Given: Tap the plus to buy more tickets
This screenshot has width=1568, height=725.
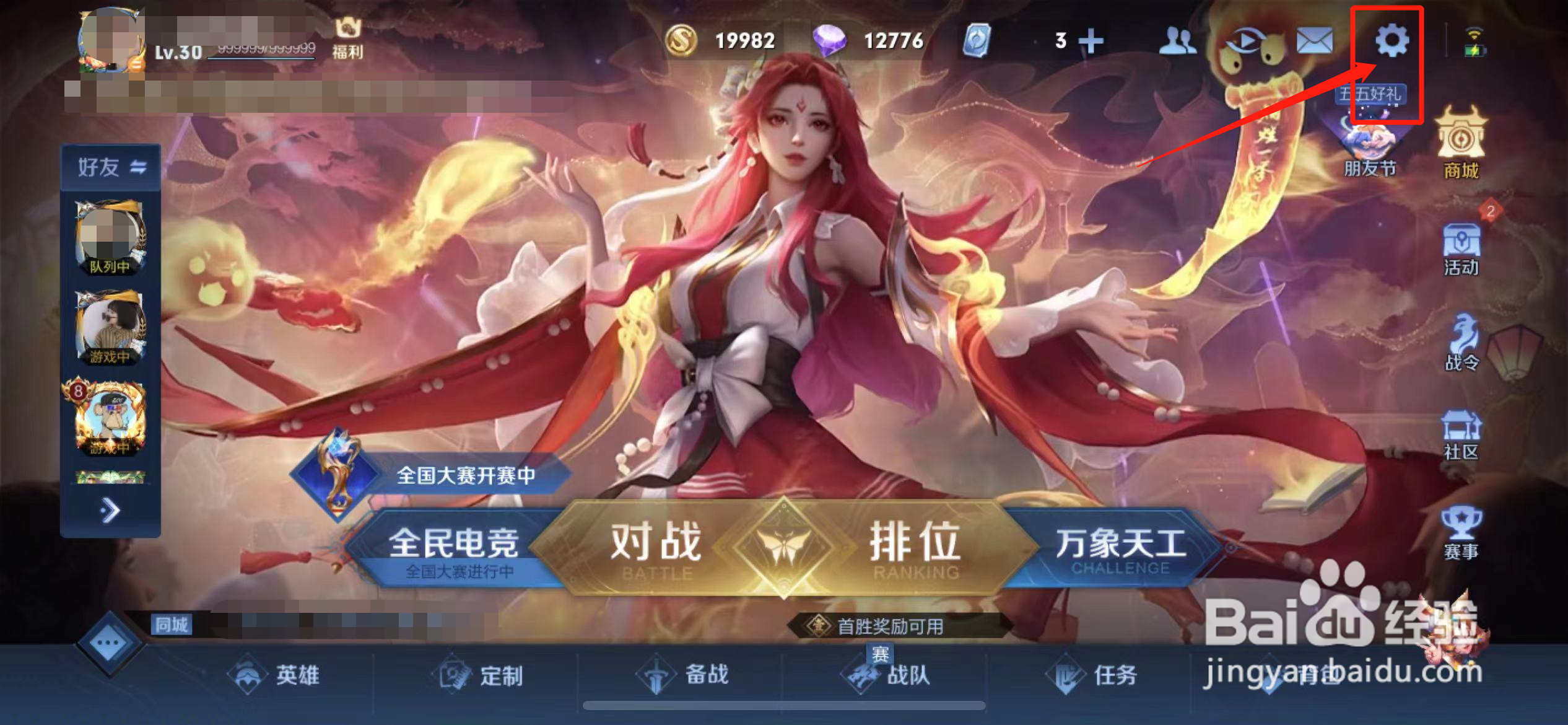Looking at the screenshot, I should (1092, 40).
